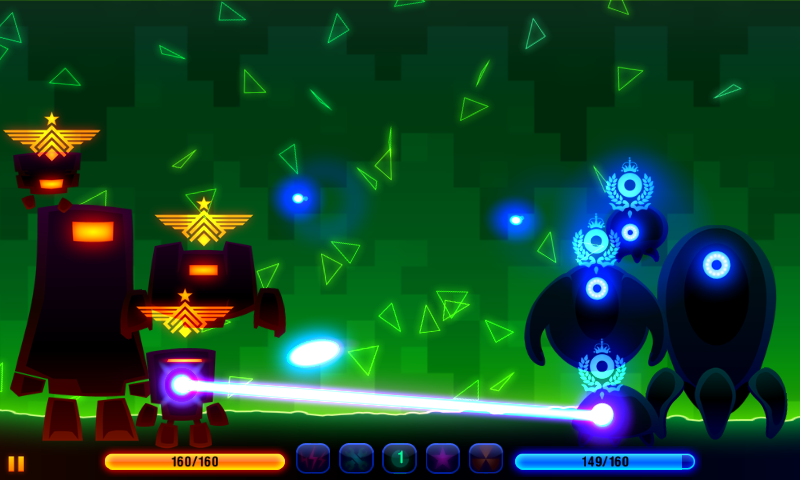Launch the radiation nuke ability
This screenshot has height=480, width=800.
[x=486, y=459]
